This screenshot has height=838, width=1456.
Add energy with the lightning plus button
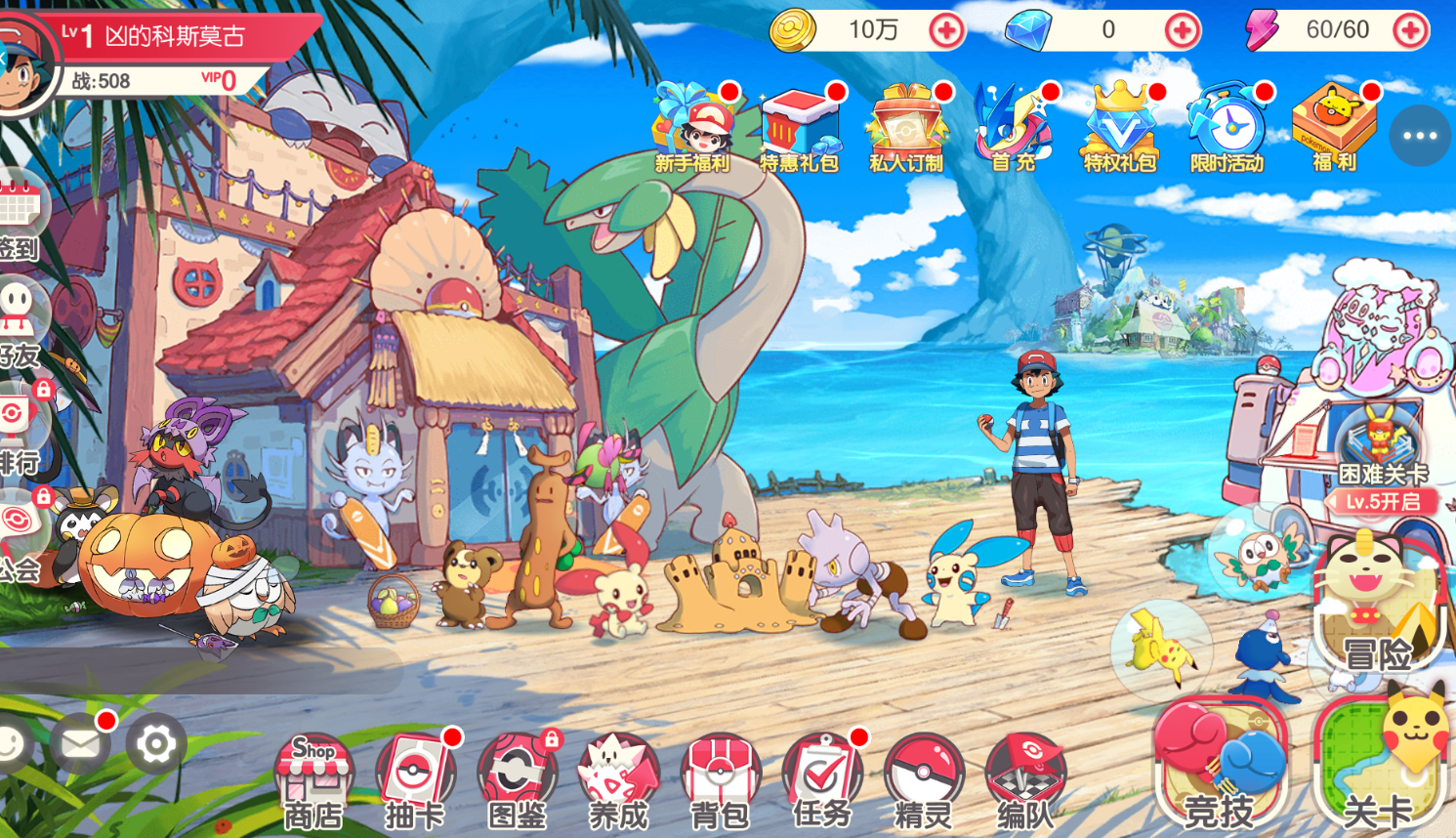tap(1409, 31)
